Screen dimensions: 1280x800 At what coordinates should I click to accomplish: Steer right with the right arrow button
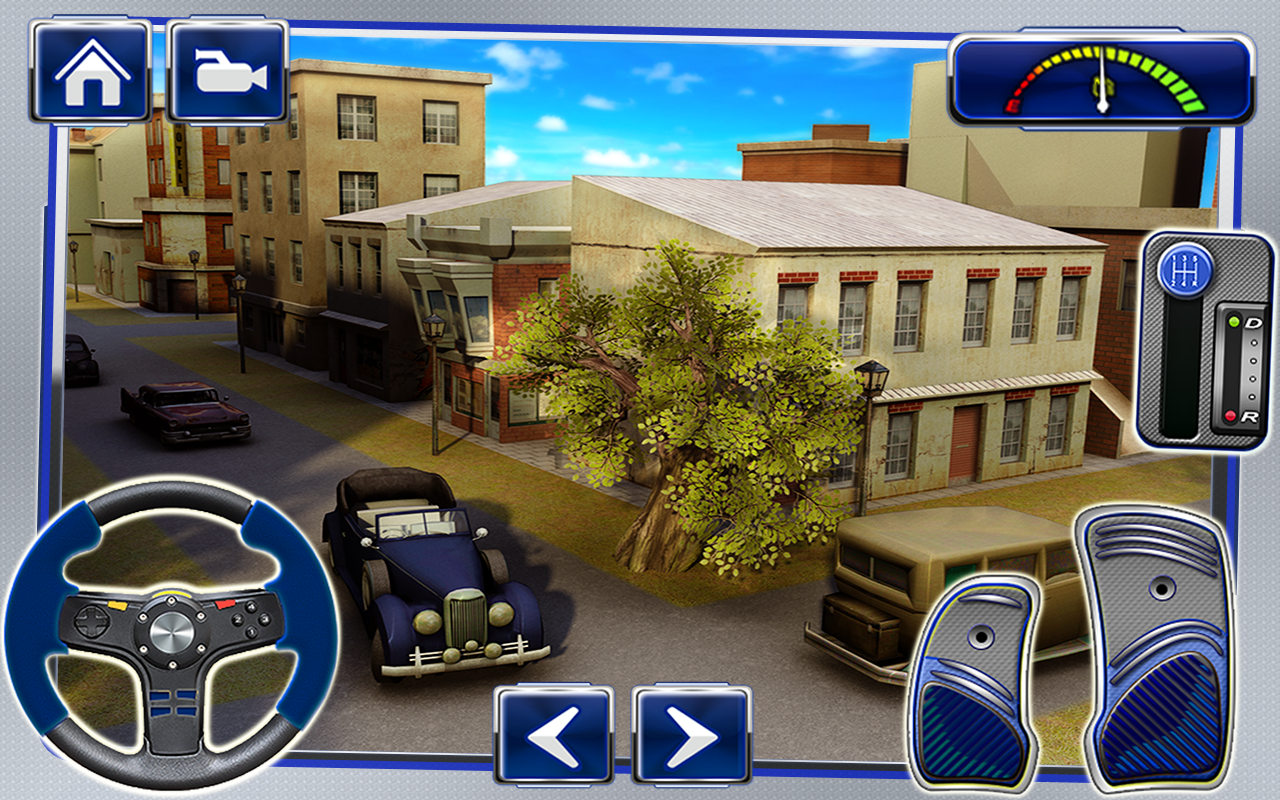click(x=692, y=735)
